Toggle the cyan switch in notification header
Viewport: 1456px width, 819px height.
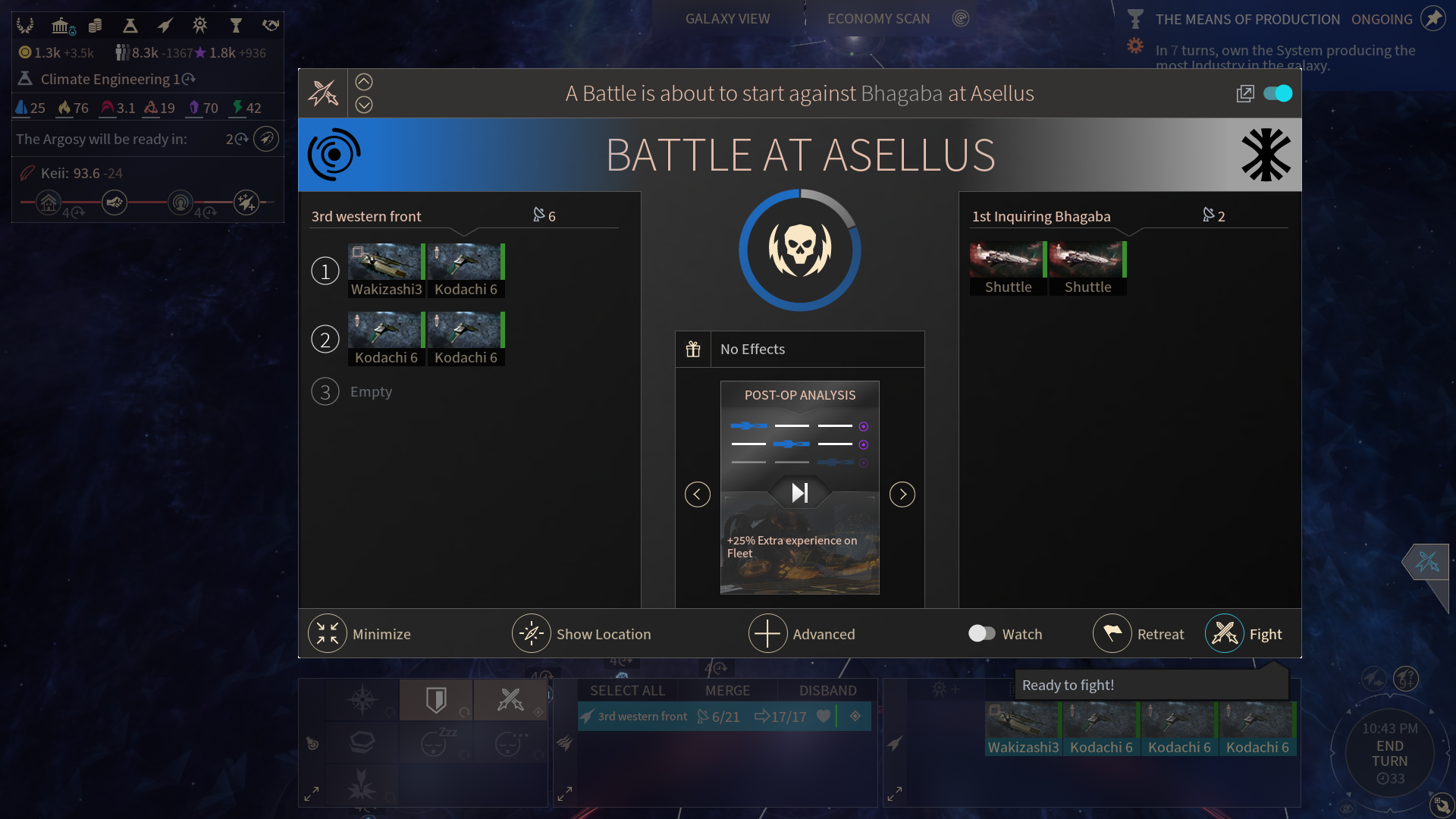1278,93
